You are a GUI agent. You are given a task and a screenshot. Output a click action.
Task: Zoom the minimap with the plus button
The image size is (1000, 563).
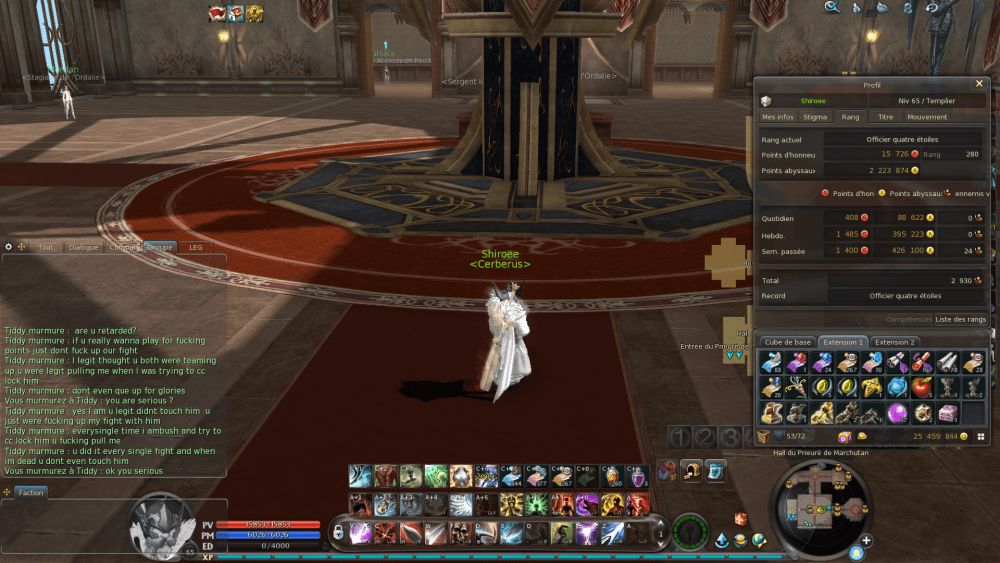tap(866, 541)
